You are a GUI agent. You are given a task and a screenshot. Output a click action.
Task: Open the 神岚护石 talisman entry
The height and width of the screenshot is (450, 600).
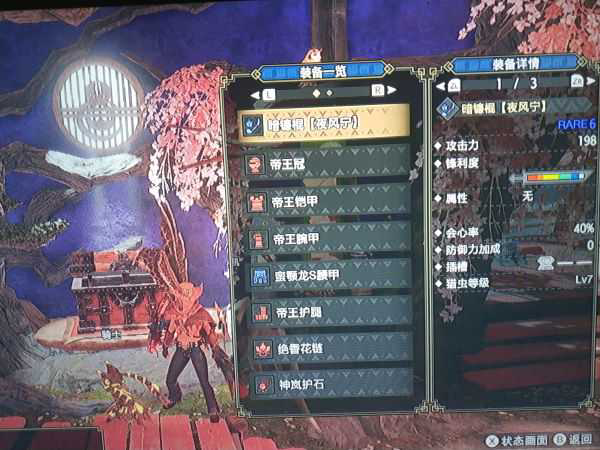325,383
